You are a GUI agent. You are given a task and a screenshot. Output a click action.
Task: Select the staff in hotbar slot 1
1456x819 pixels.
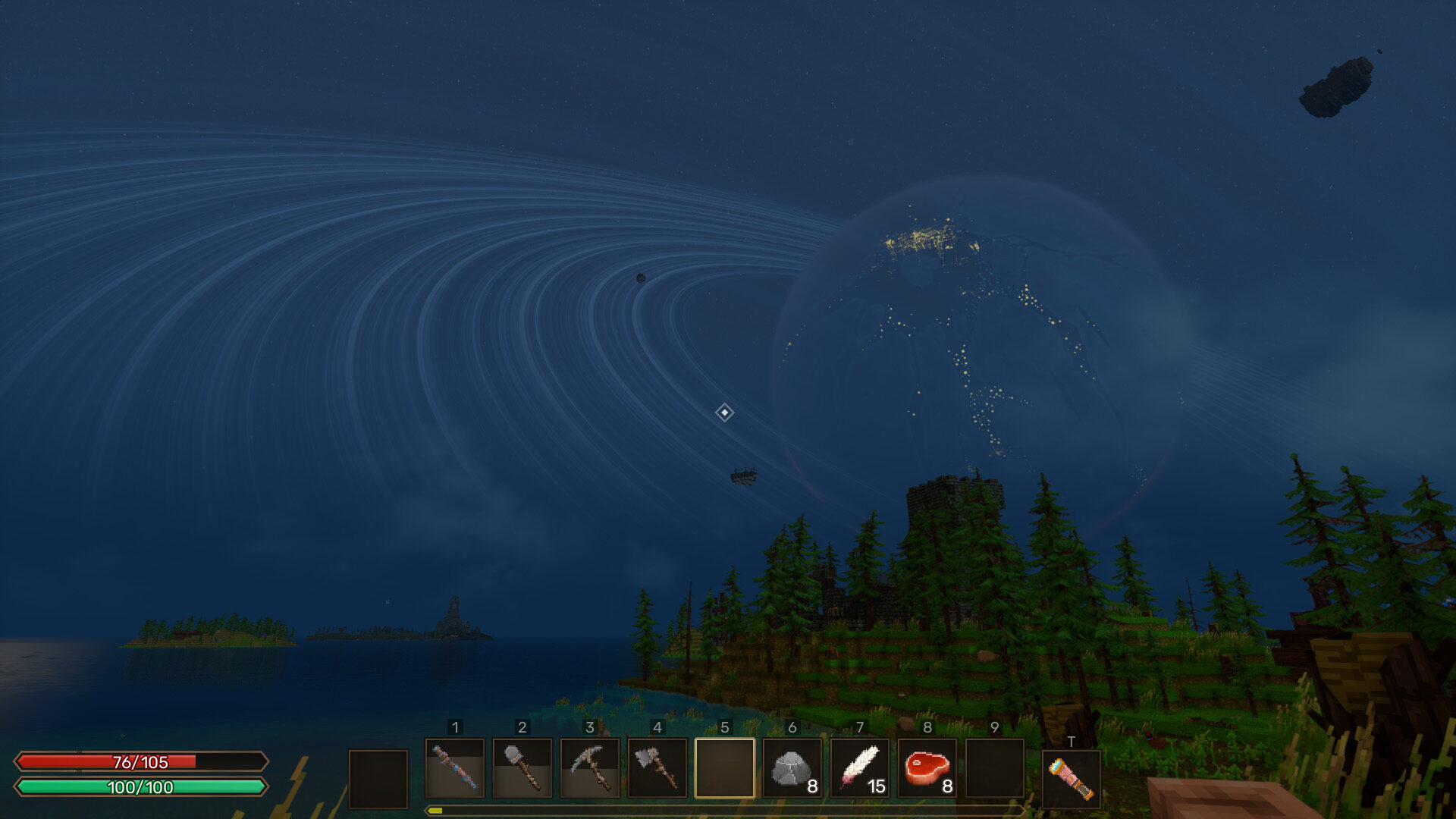tap(455, 778)
